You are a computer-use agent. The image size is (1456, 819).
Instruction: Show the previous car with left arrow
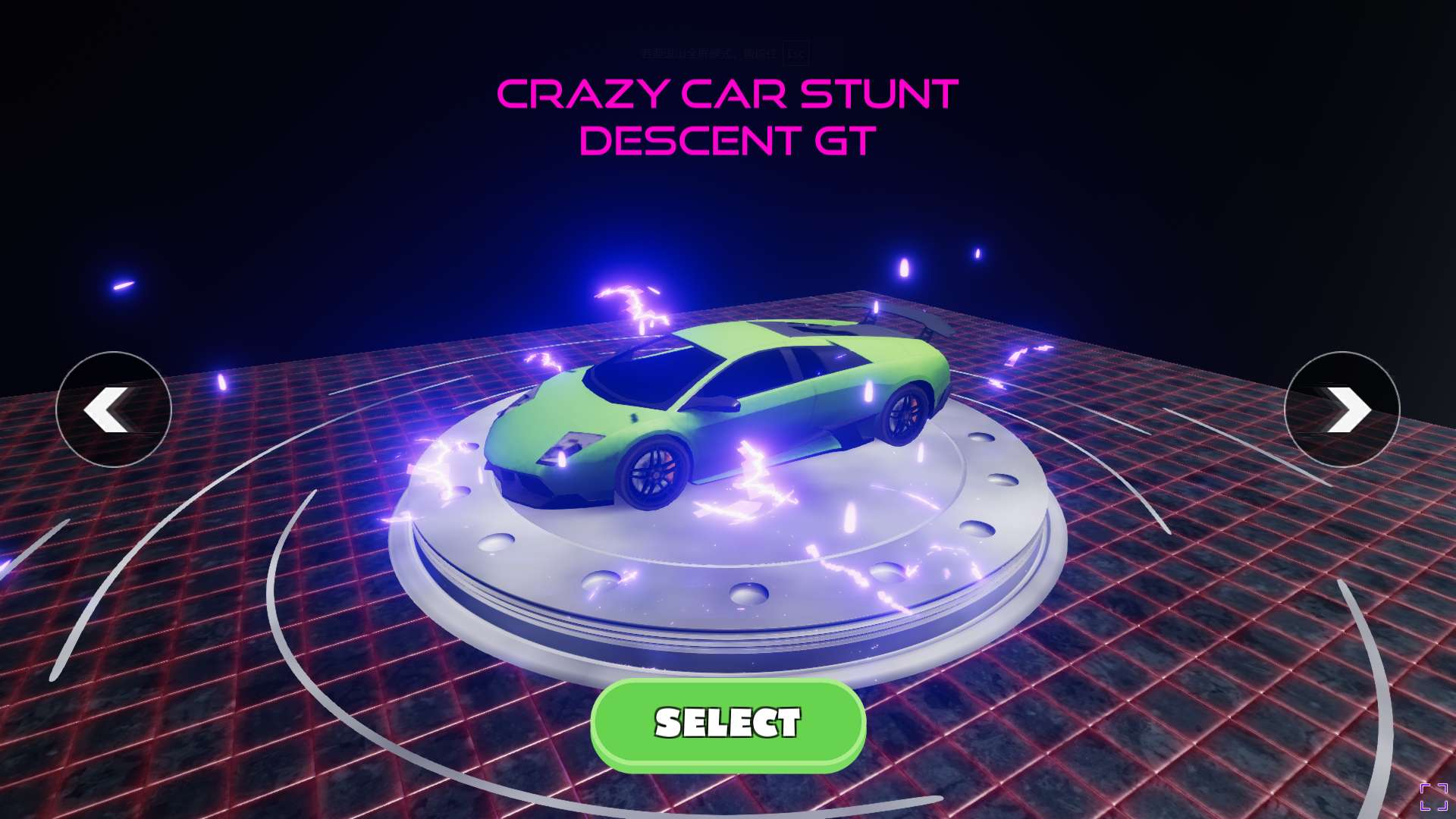[114, 409]
